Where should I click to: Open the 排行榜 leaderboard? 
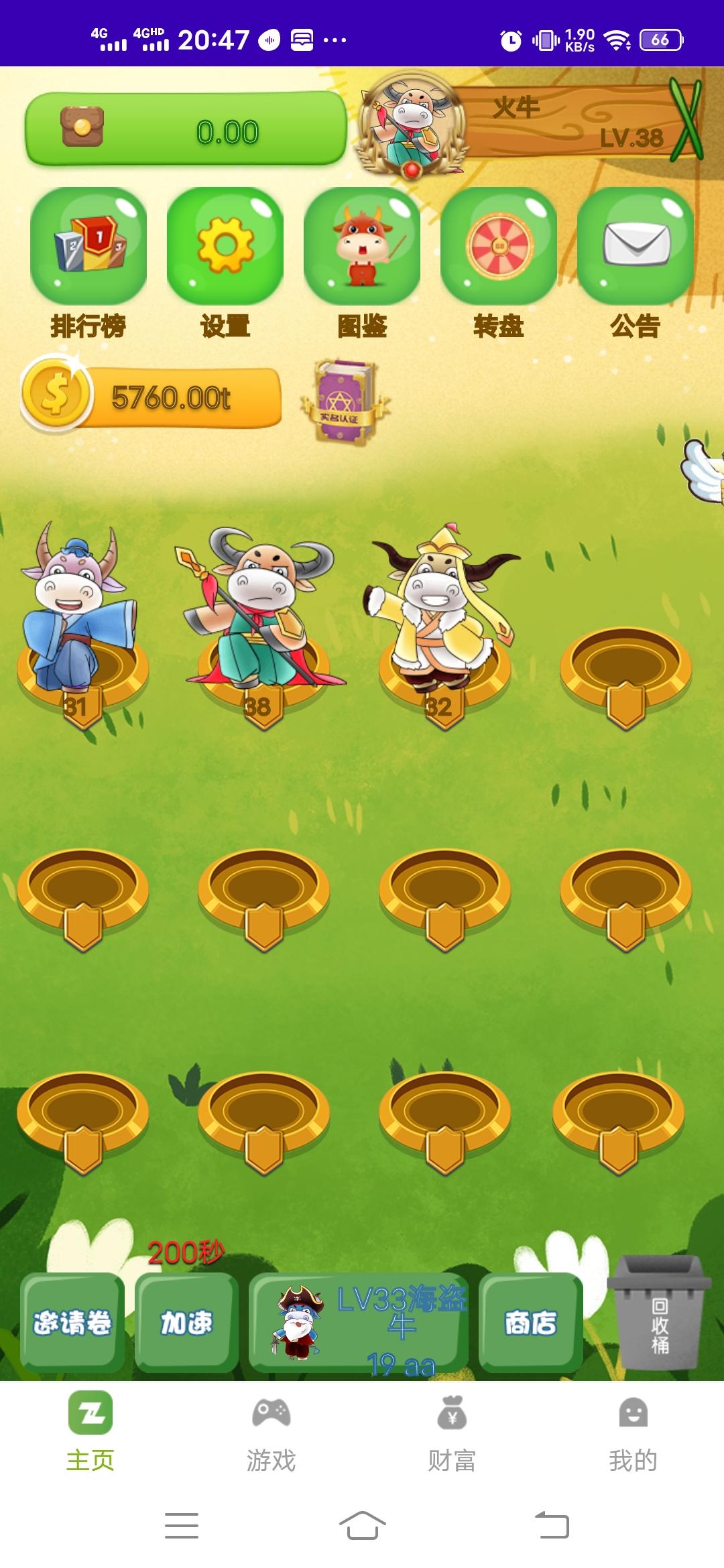point(88,247)
